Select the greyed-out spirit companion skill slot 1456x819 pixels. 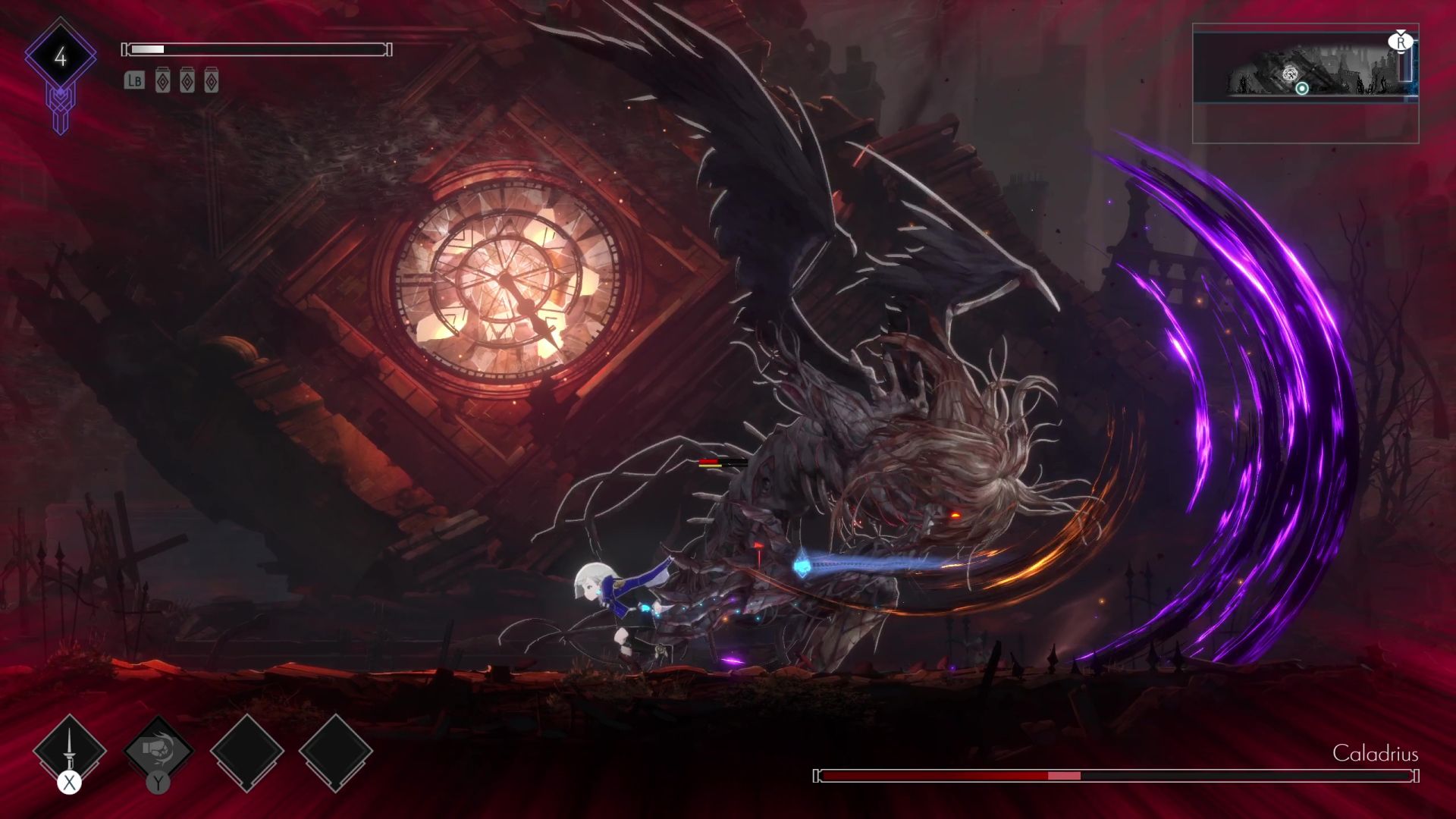(x=158, y=750)
